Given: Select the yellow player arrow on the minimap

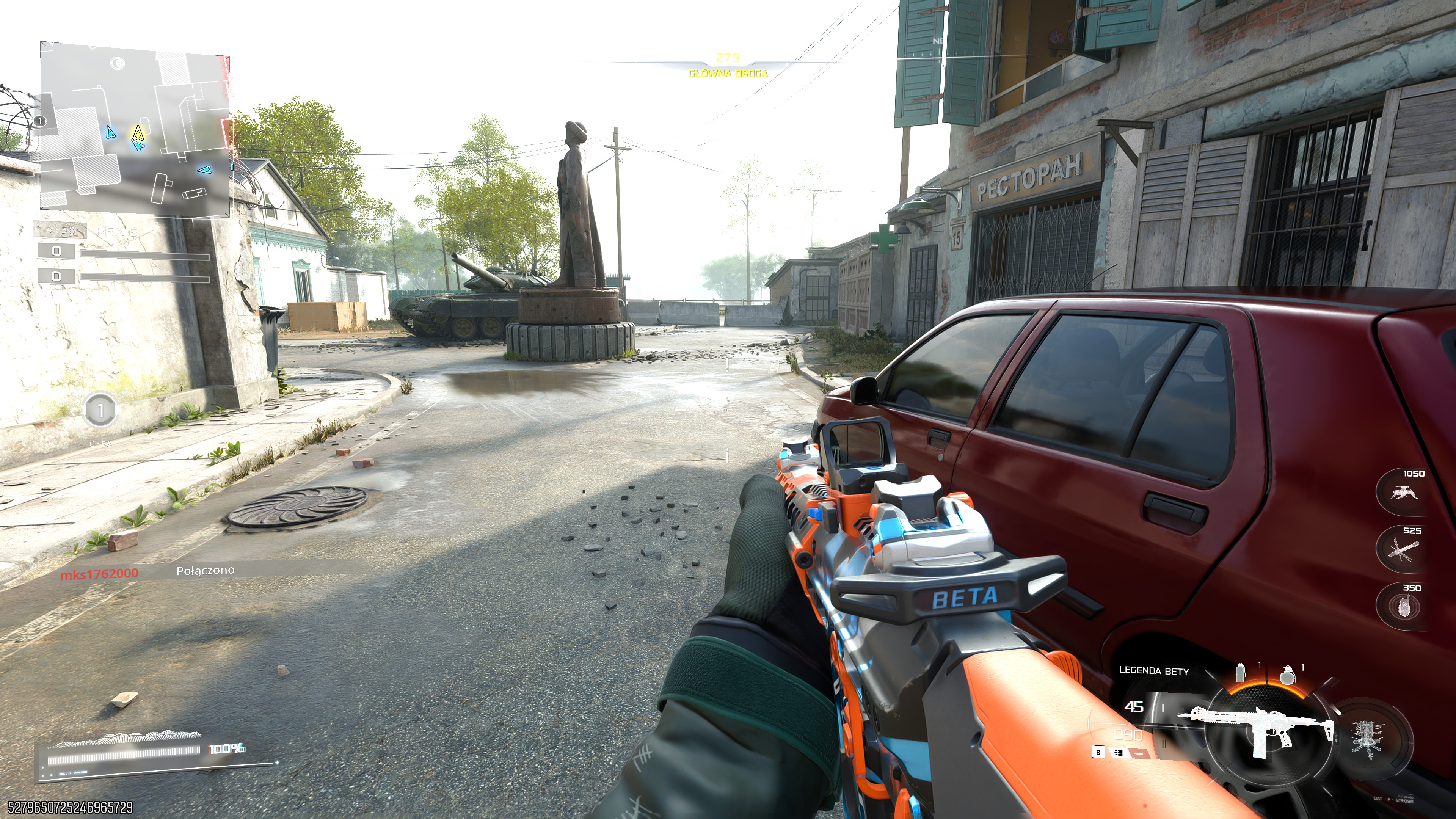Looking at the screenshot, I should pyautogui.click(x=137, y=133).
